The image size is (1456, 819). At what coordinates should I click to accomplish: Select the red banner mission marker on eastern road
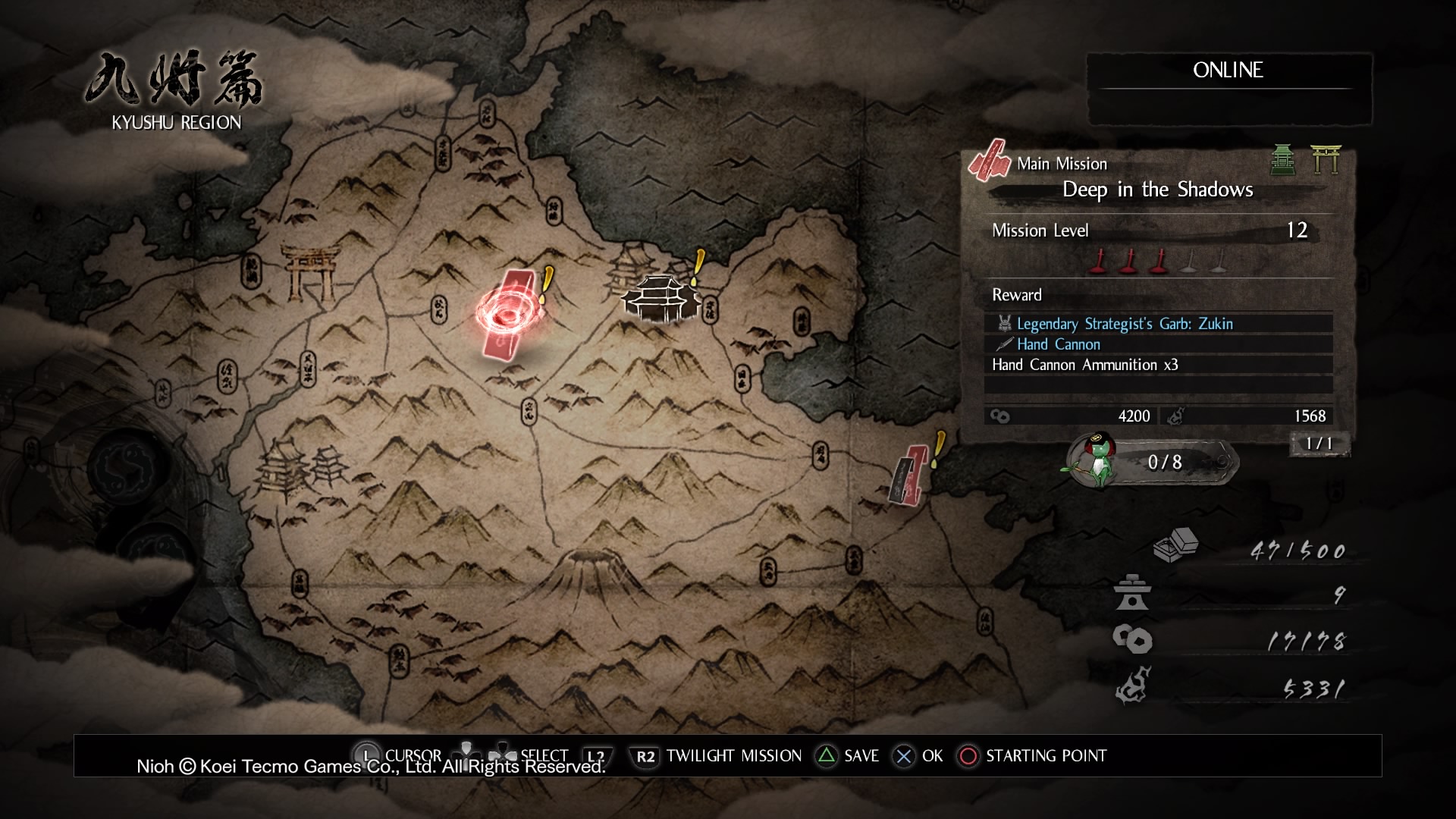[x=910, y=474]
